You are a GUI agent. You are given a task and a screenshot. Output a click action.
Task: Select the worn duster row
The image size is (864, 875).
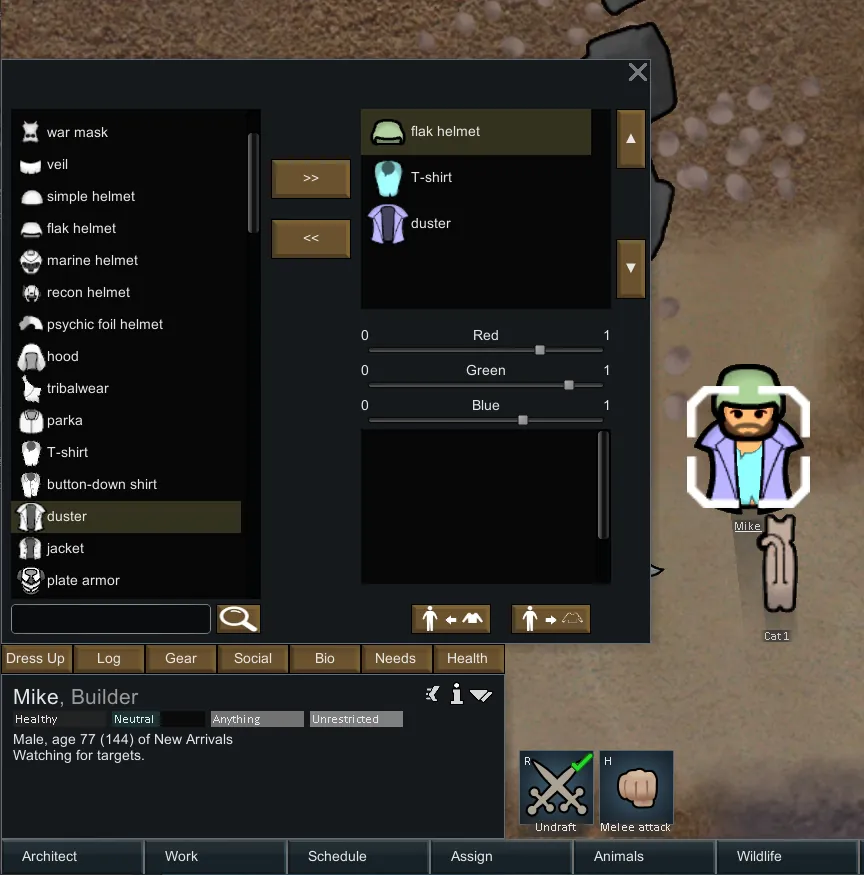[476, 224]
